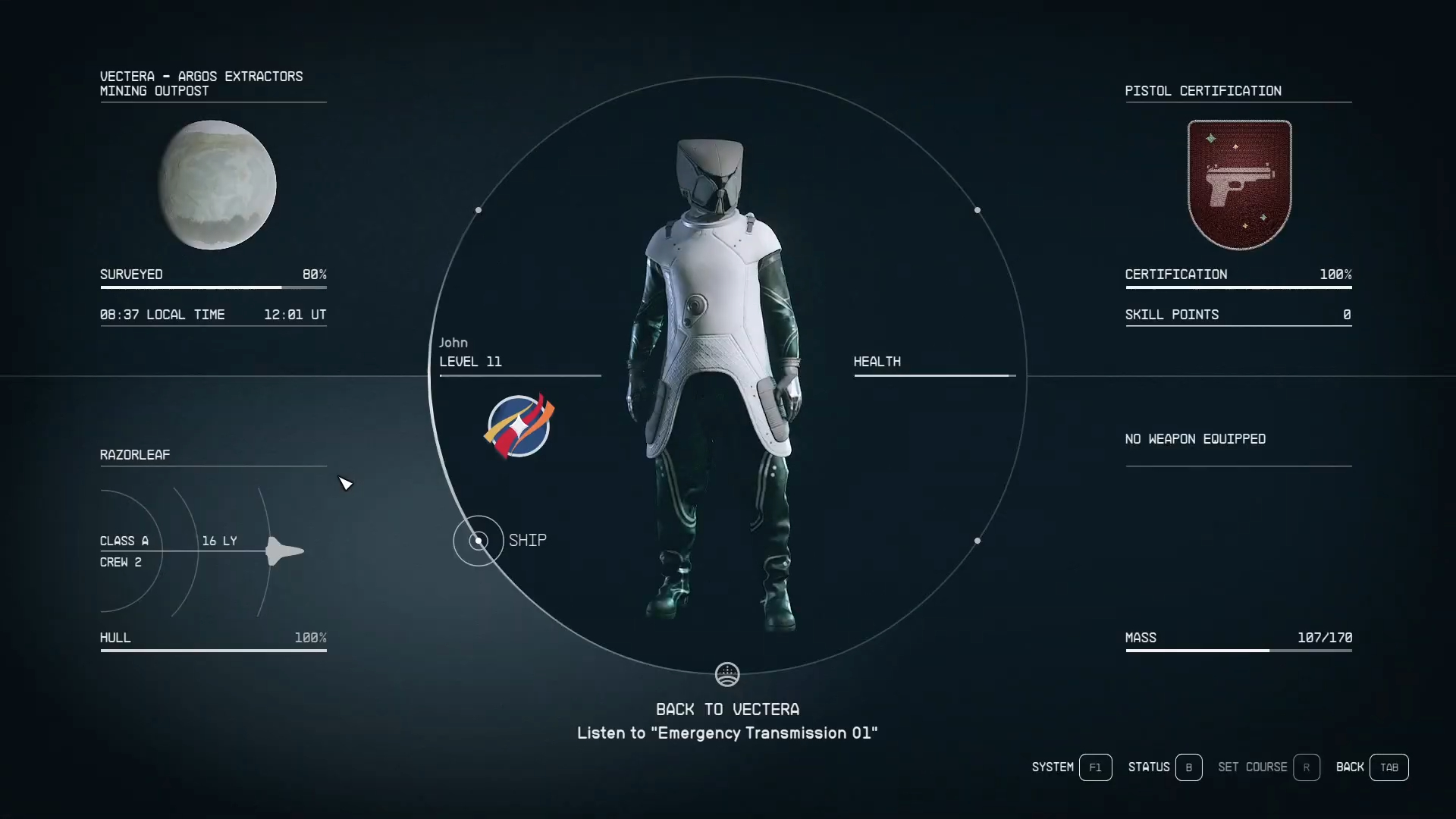Image resolution: width=1456 pixels, height=819 pixels.
Task: Open the Constellation emblem icon
Action: 518,426
